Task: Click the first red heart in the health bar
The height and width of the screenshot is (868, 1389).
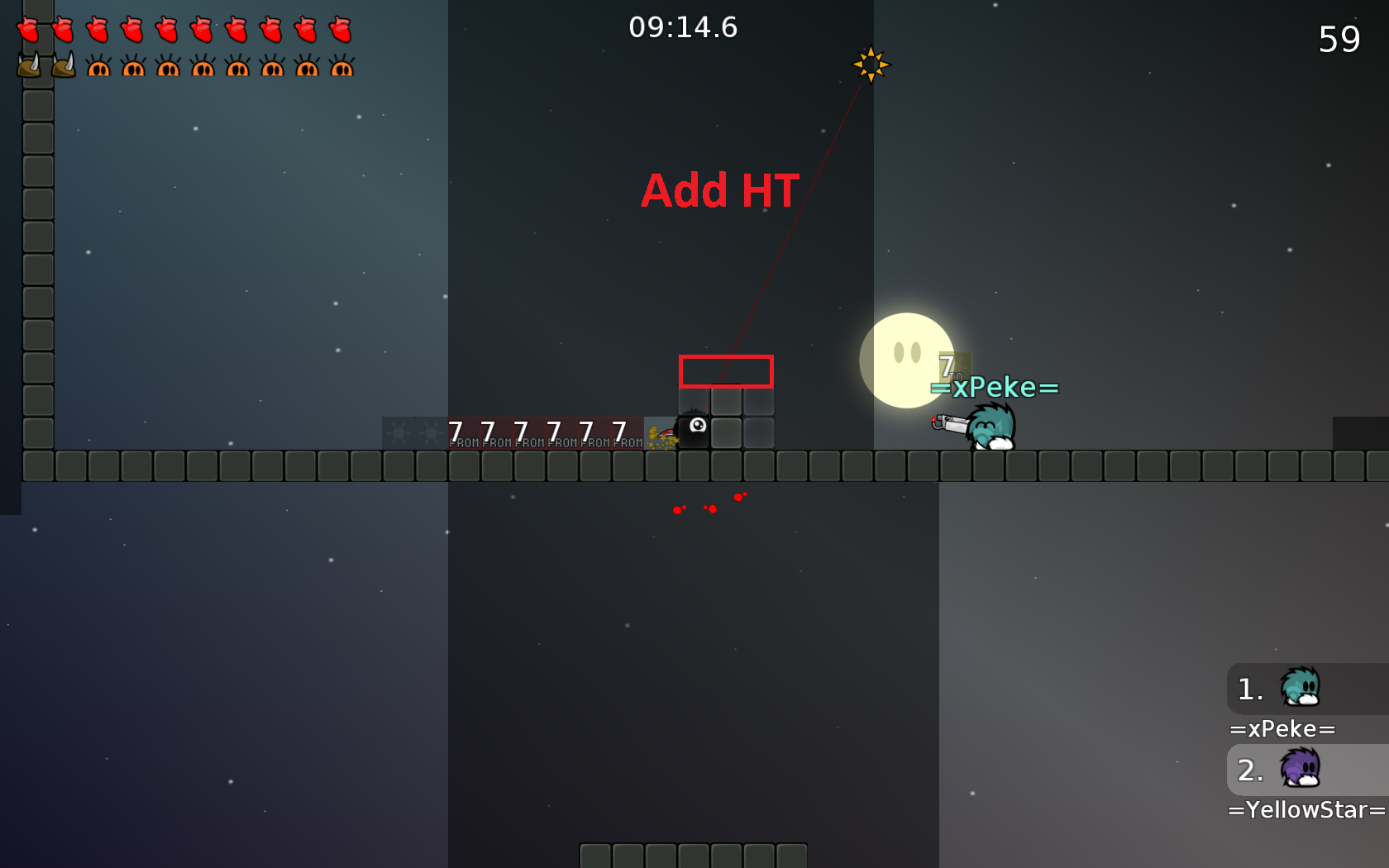Action: click(29, 31)
